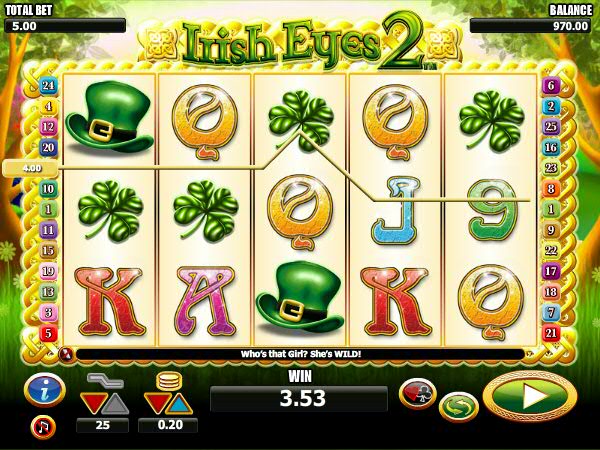Choose payline number 10
The height and width of the screenshot is (450, 600).
tap(48, 189)
